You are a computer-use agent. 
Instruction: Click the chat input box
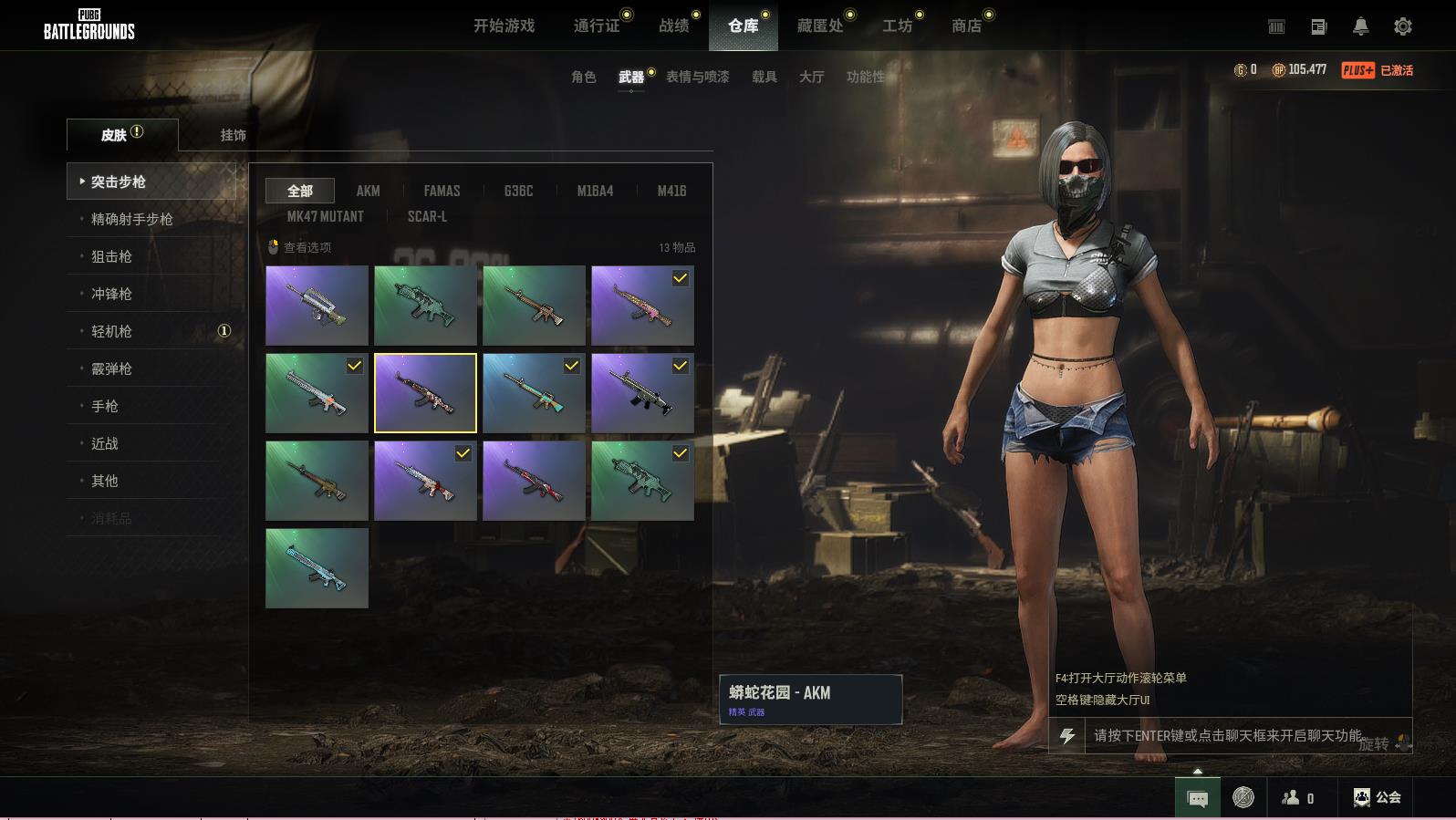(x=1227, y=735)
